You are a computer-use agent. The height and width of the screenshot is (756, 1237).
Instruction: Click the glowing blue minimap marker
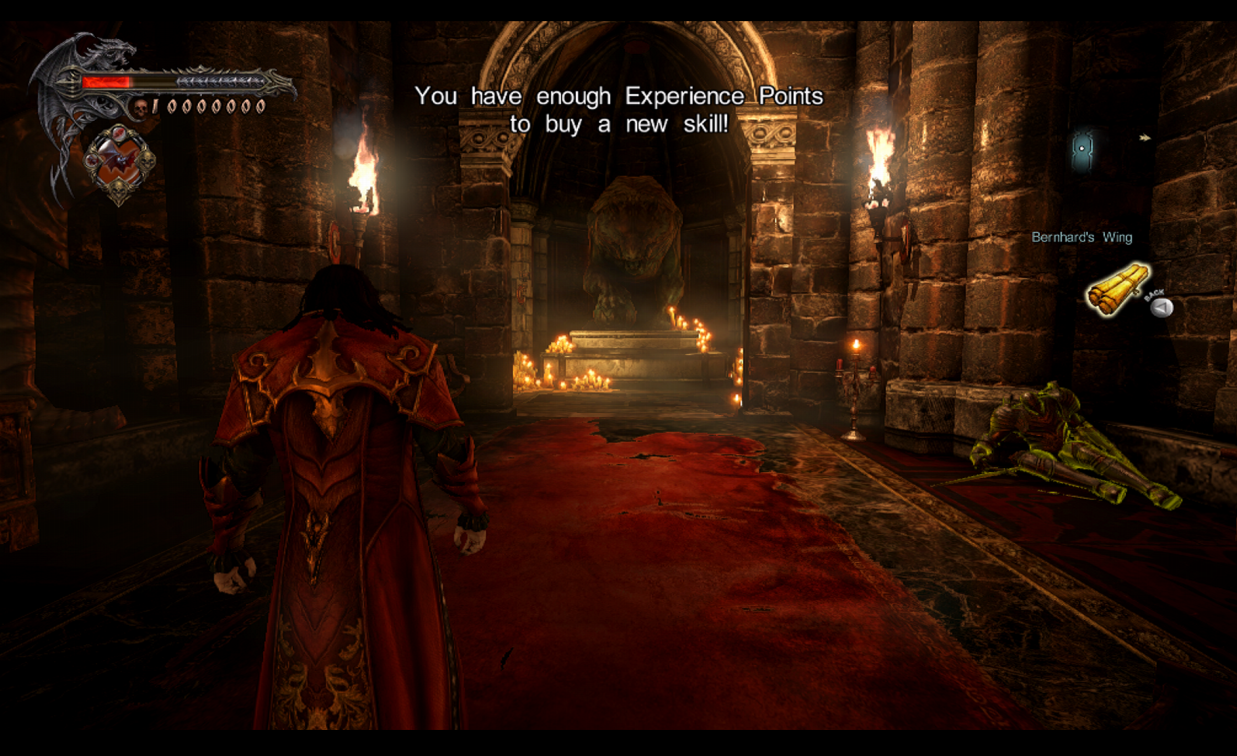click(x=1082, y=149)
